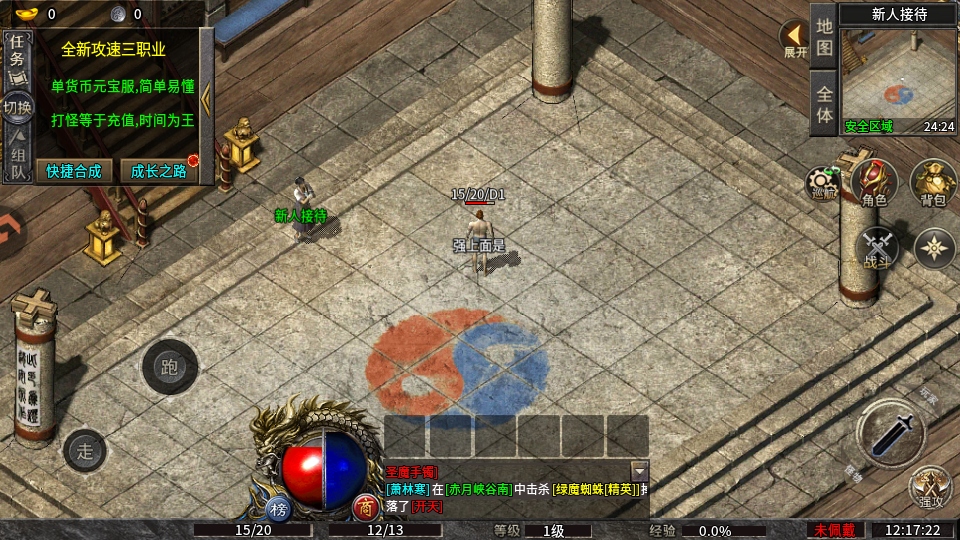Tap the sword attack button
This screenshot has height=540, width=960.
click(x=890, y=431)
